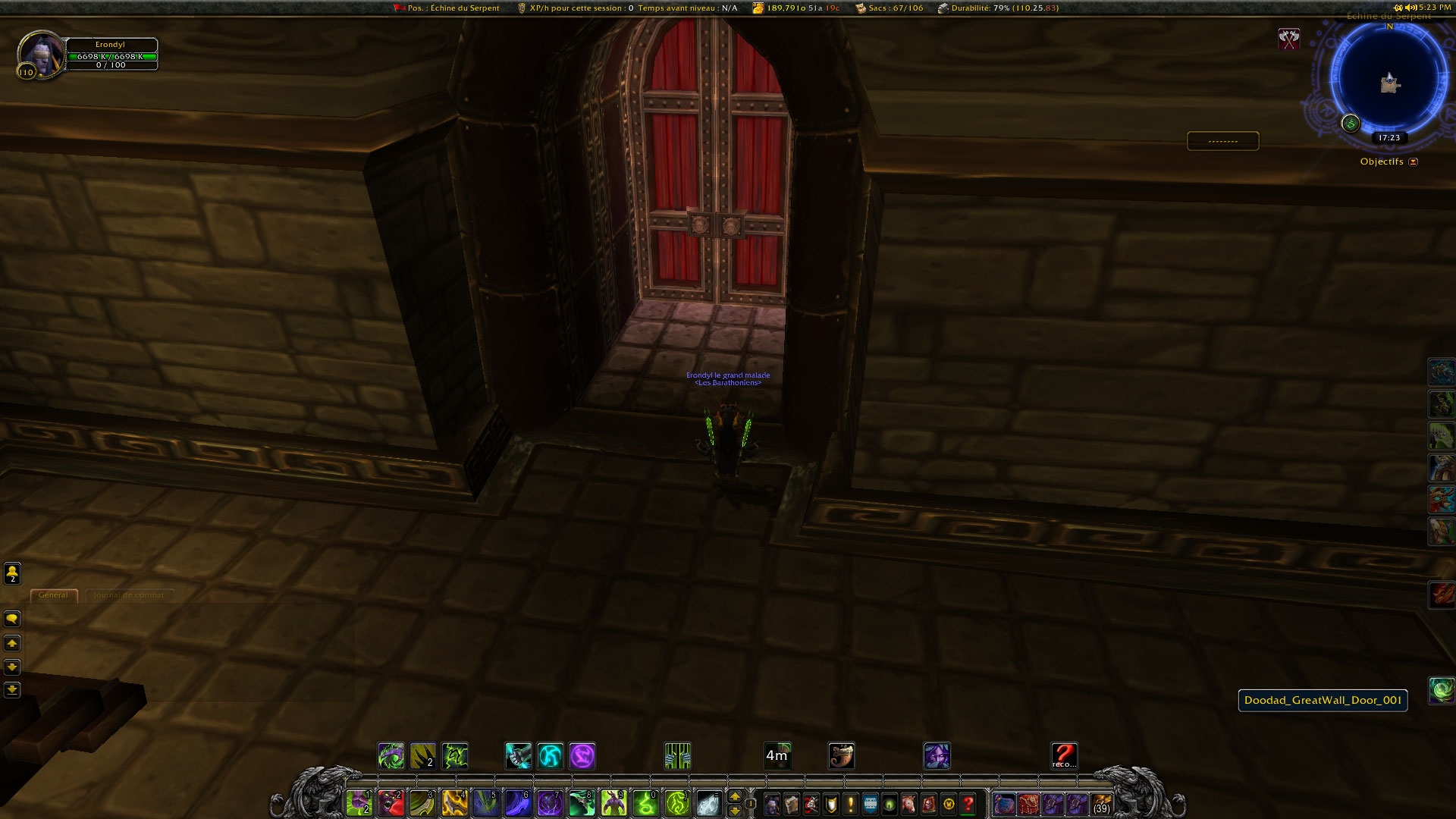1456x819 pixels.
Task: Open the golden W shop icon
Action: (948, 804)
